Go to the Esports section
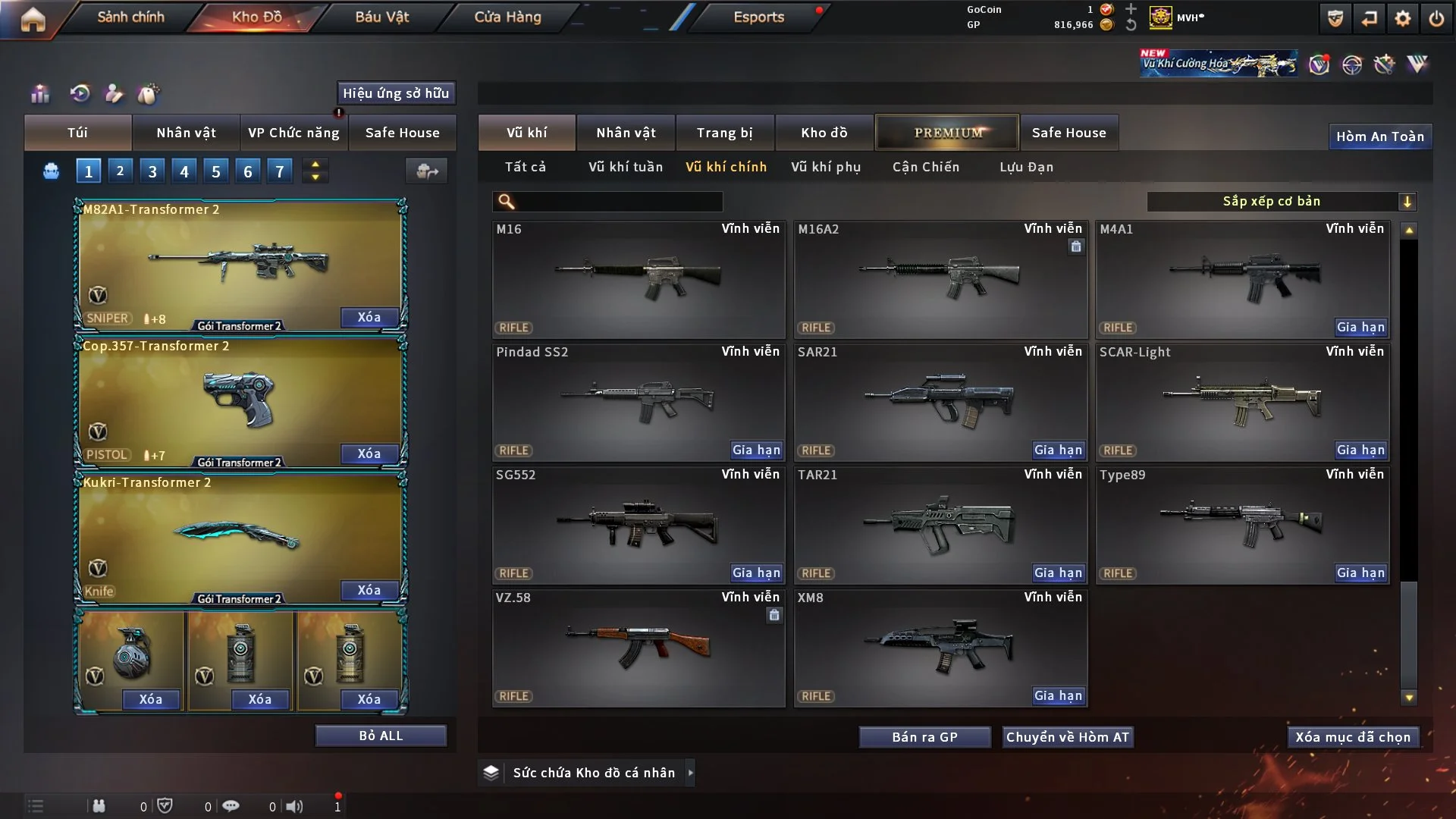 pos(758,17)
